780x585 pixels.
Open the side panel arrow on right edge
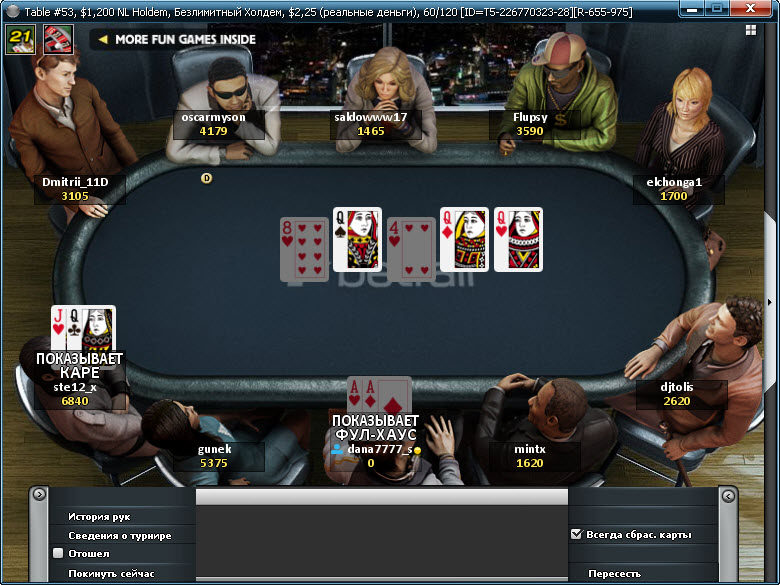coord(769,302)
